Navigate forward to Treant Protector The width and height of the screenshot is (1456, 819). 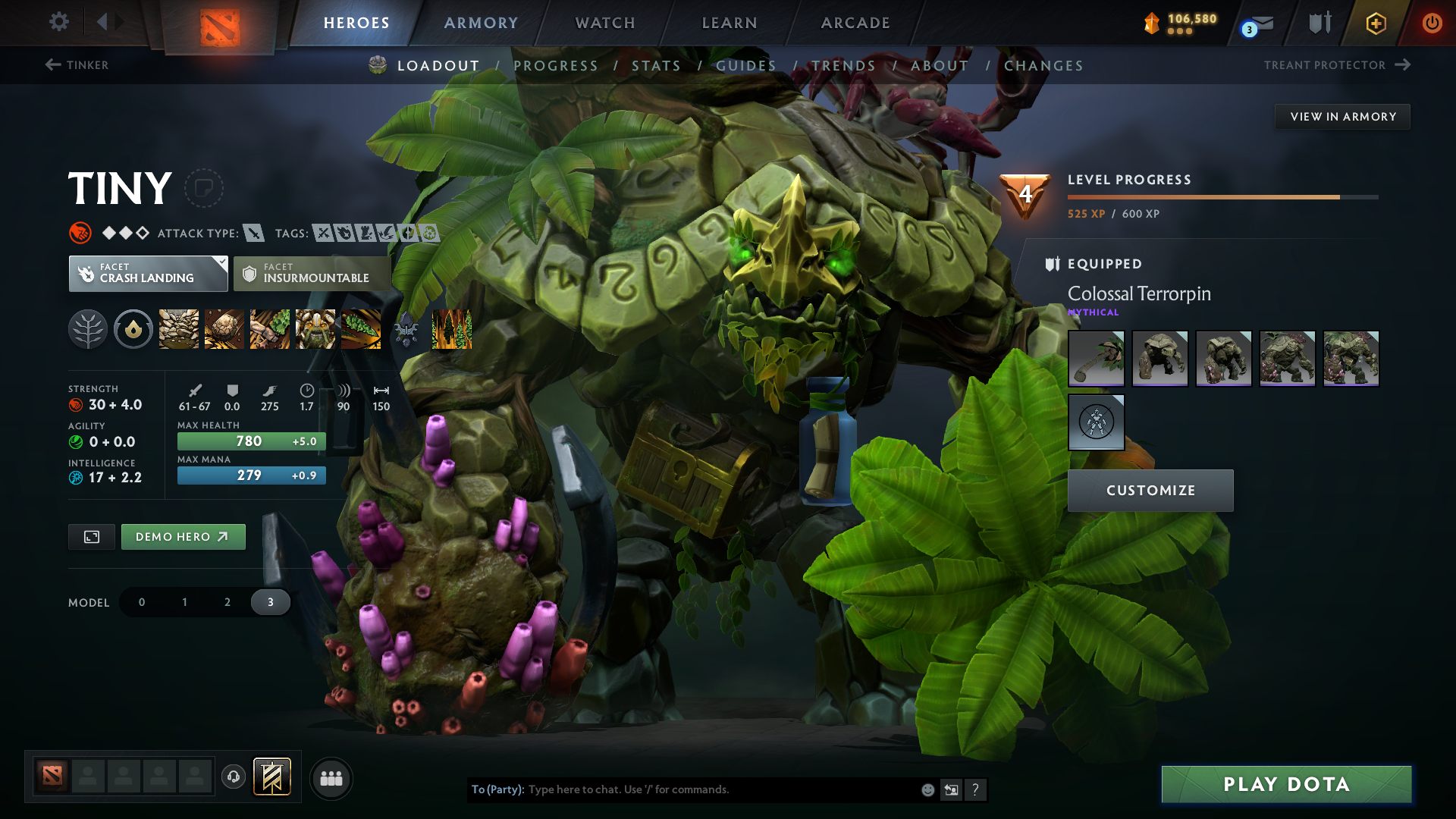pos(1337,65)
